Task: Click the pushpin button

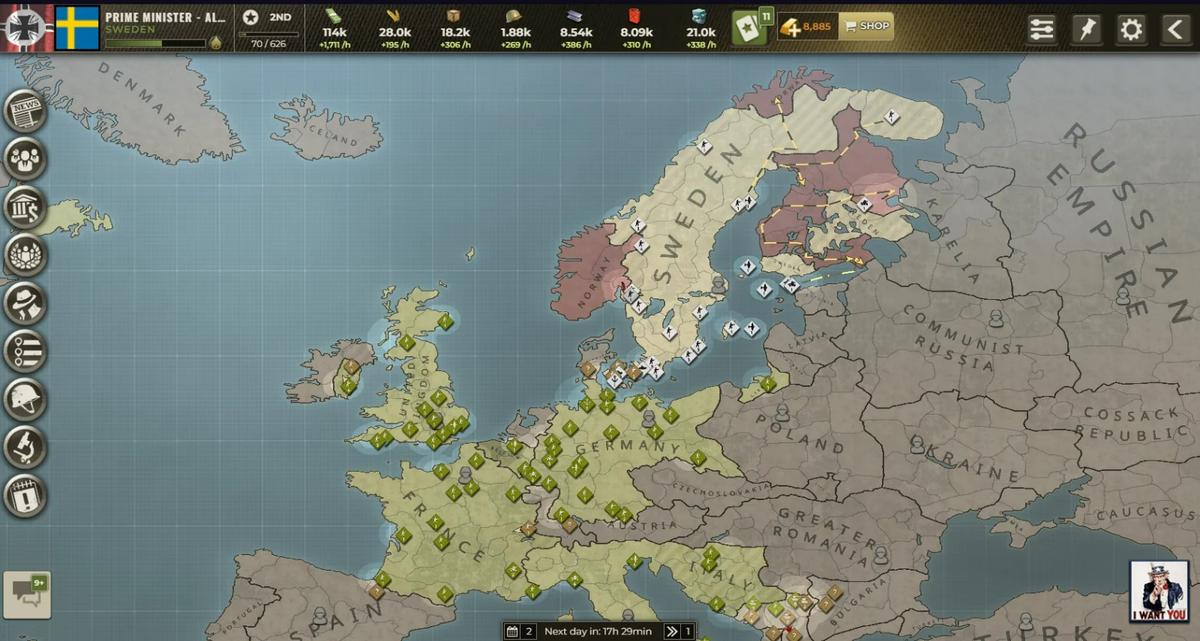Action: [1086, 29]
